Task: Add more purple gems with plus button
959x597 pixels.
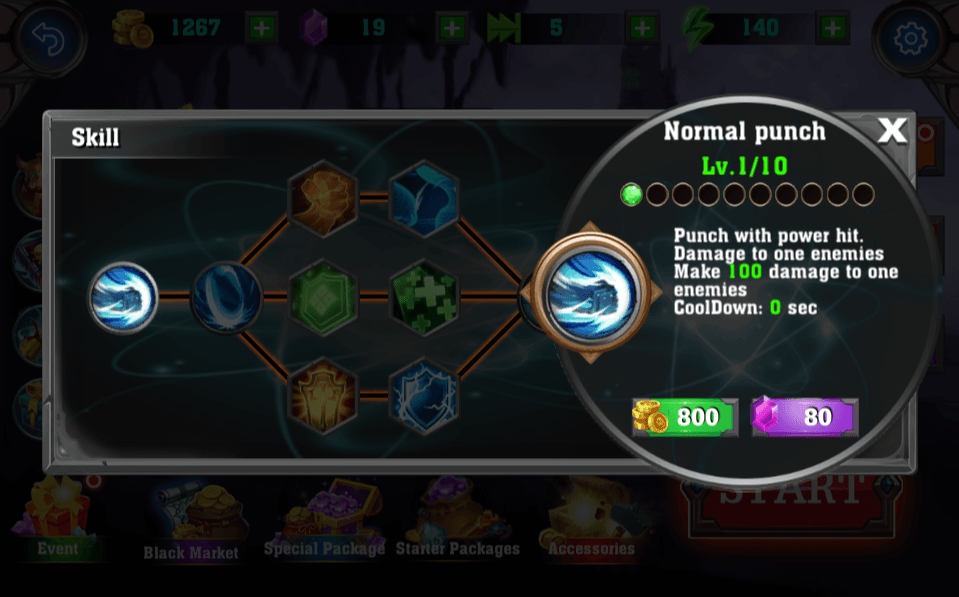Action: click(x=452, y=28)
